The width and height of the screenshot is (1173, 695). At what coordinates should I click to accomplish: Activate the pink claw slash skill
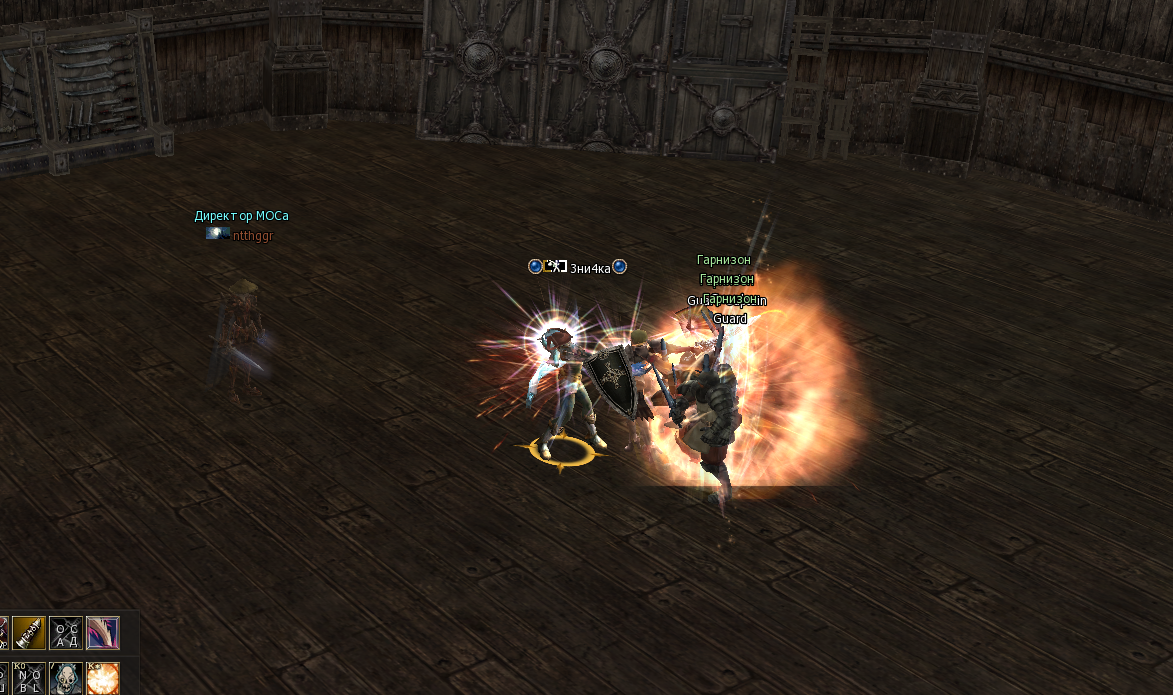click(x=103, y=632)
